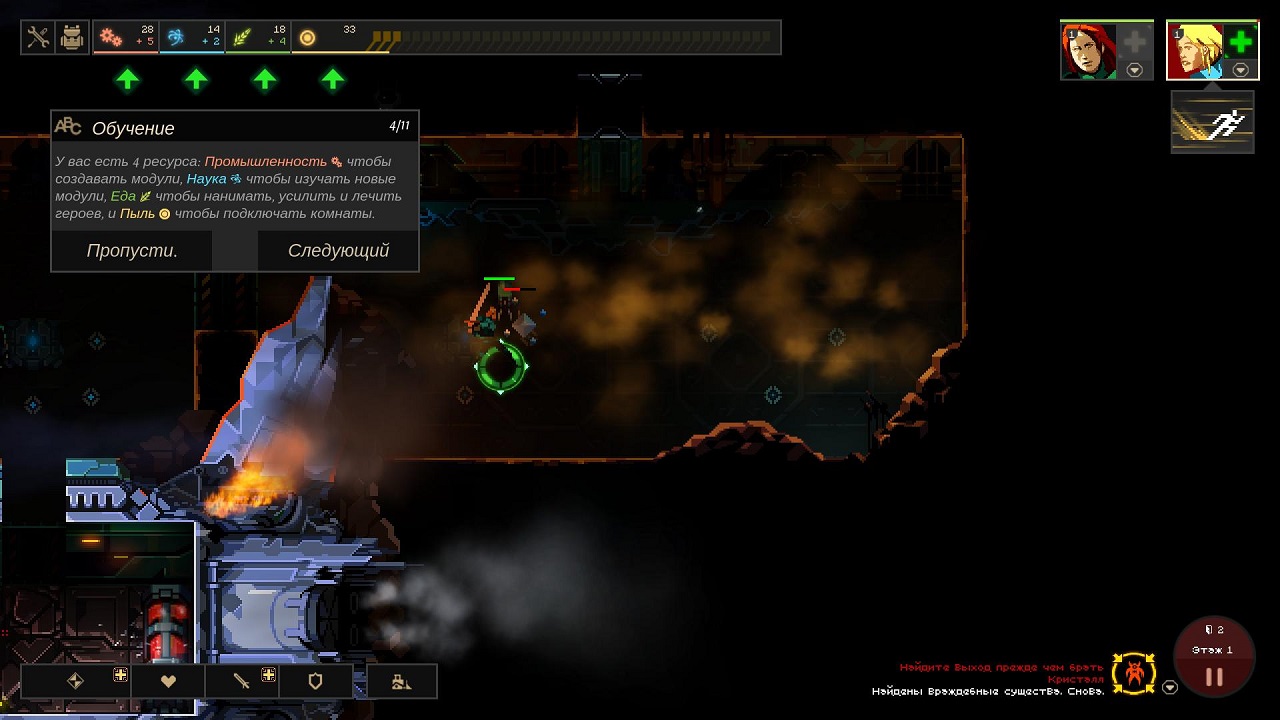Viewport: 1280px width, 720px height.
Task: Select the shield defensive module category
Action: (x=316, y=681)
